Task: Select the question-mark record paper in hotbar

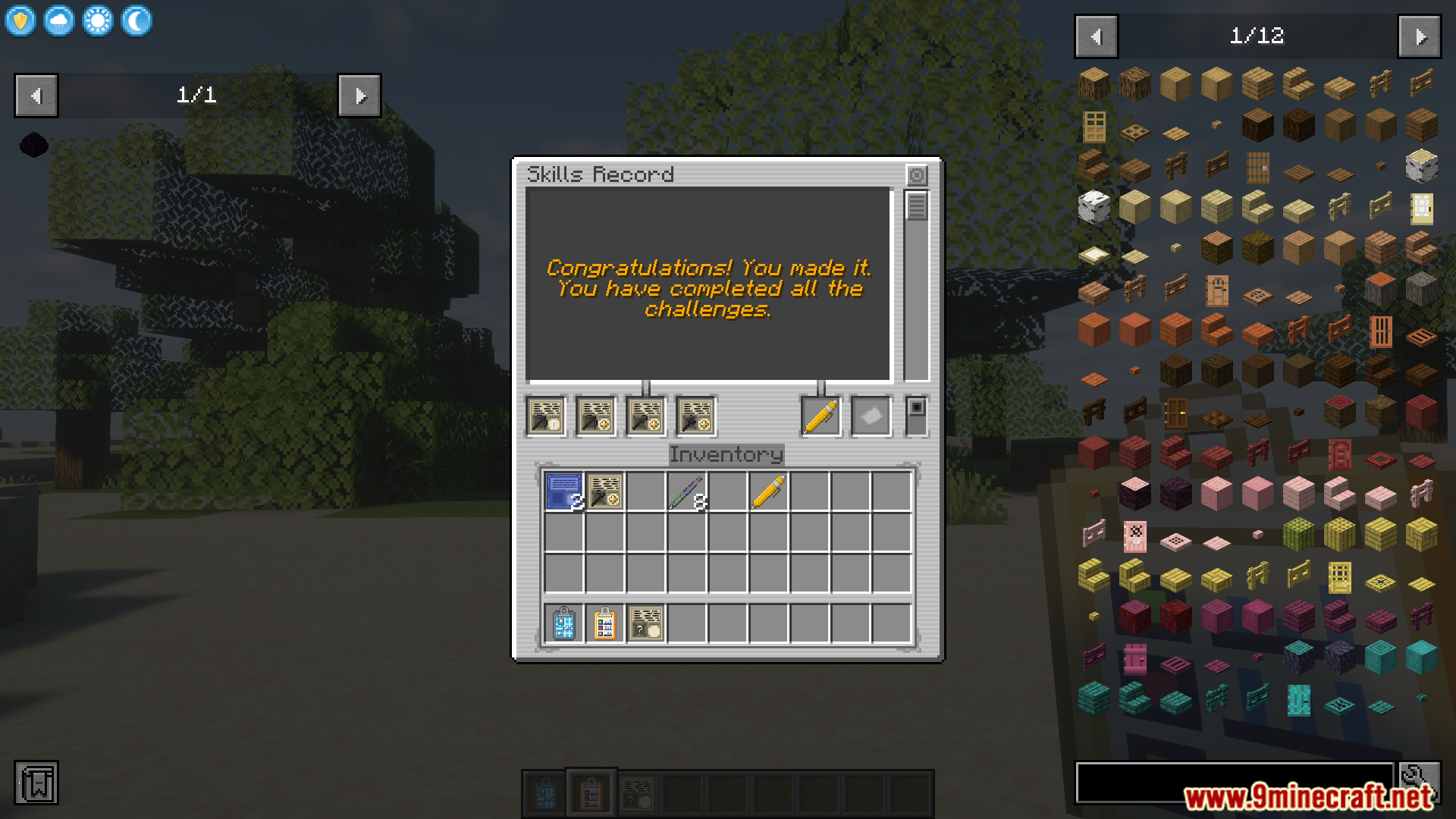Action: click(x=645, y=624)
